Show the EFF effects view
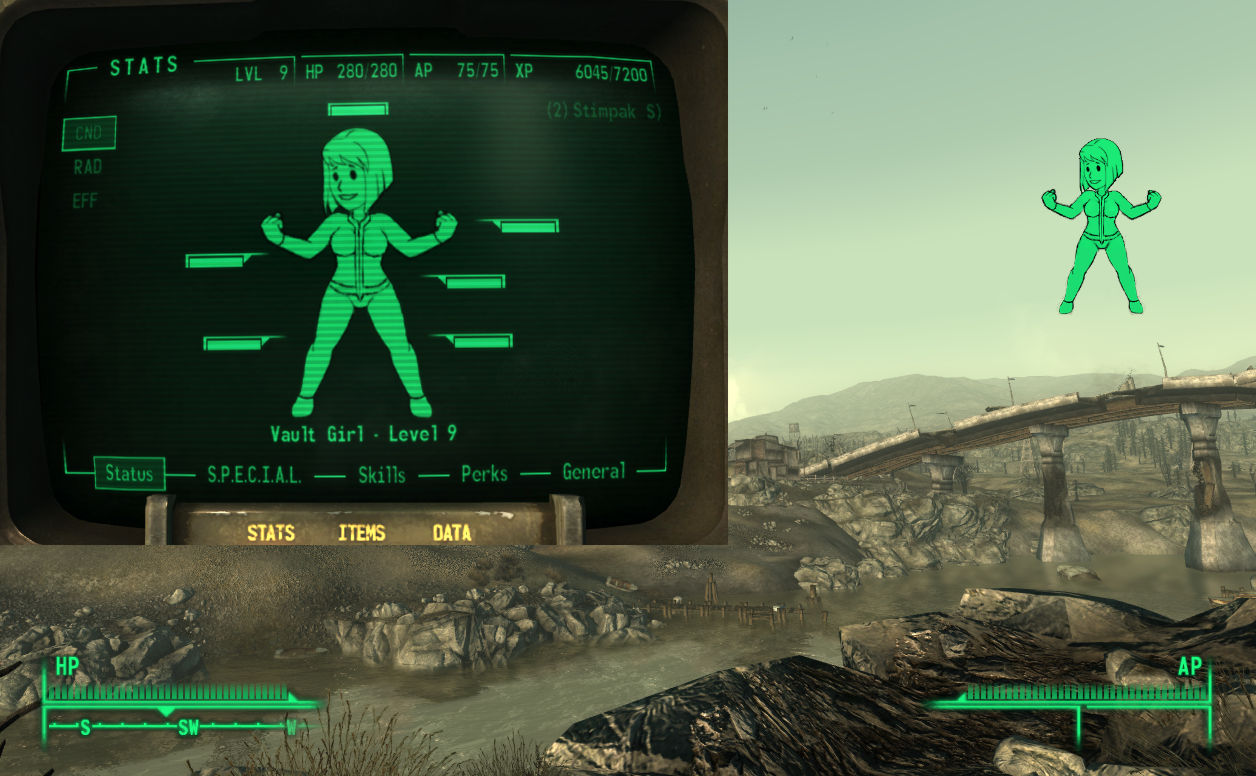Image resolution: width=1256 pixels, height=776 pixels. coord(85,201)
